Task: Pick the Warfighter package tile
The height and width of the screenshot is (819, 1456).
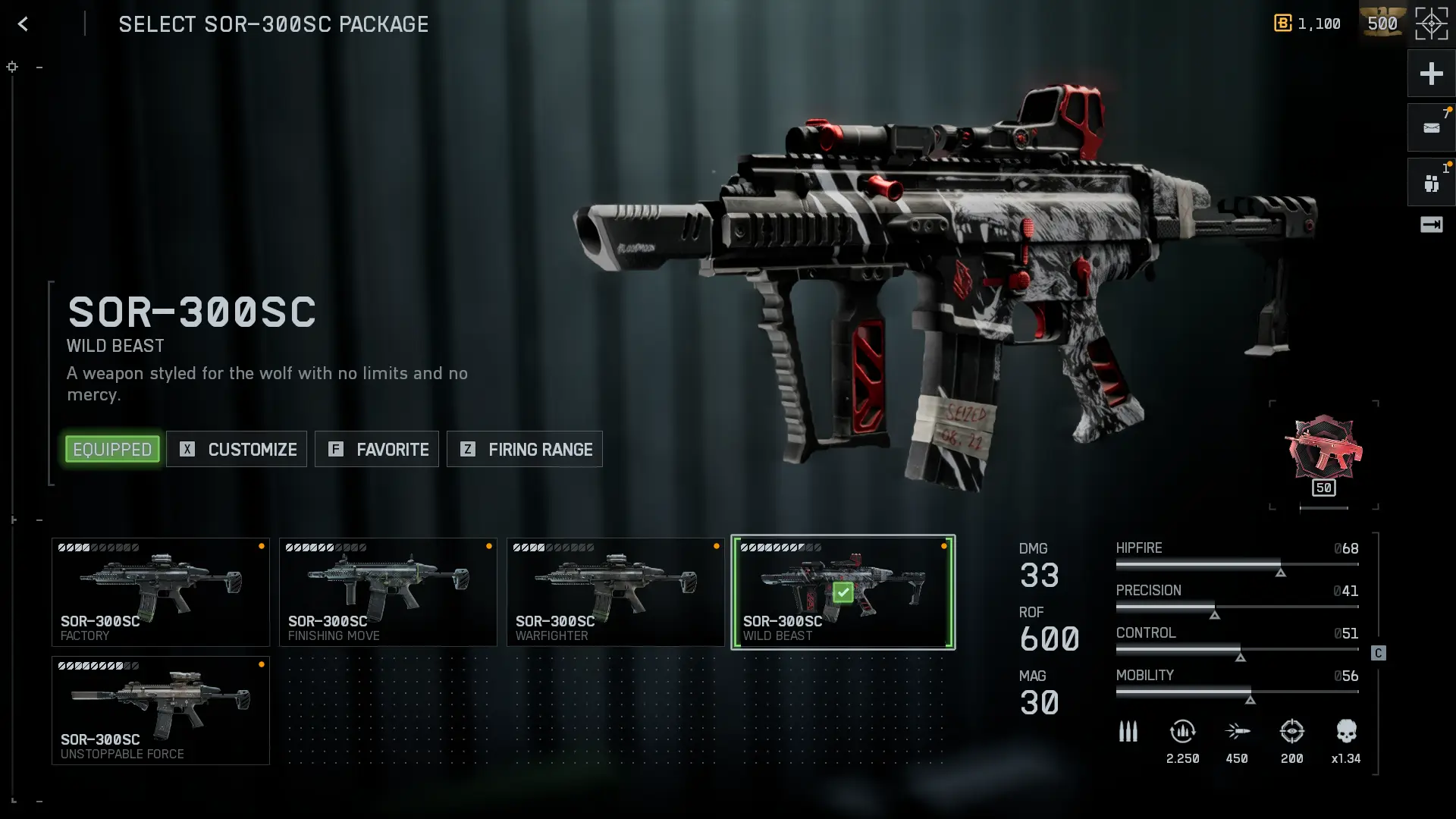Action: click(616, 592)
